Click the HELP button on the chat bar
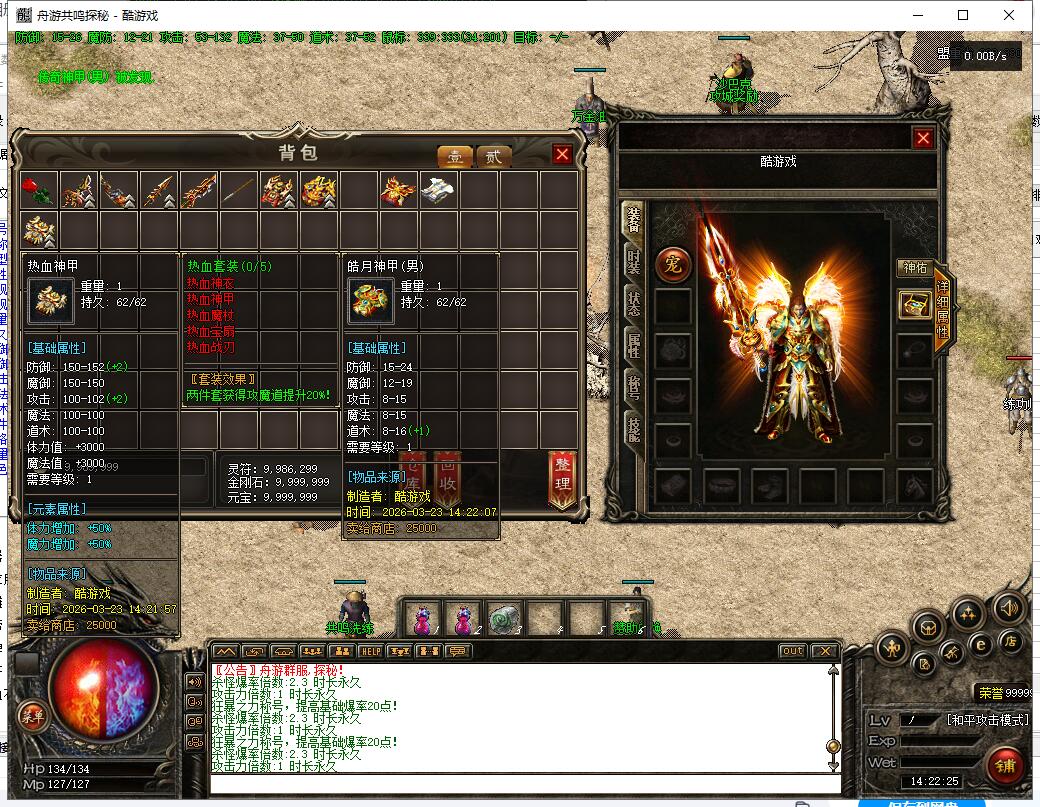This screenshot has height=807, width=1040. click(x=371, y=651)
